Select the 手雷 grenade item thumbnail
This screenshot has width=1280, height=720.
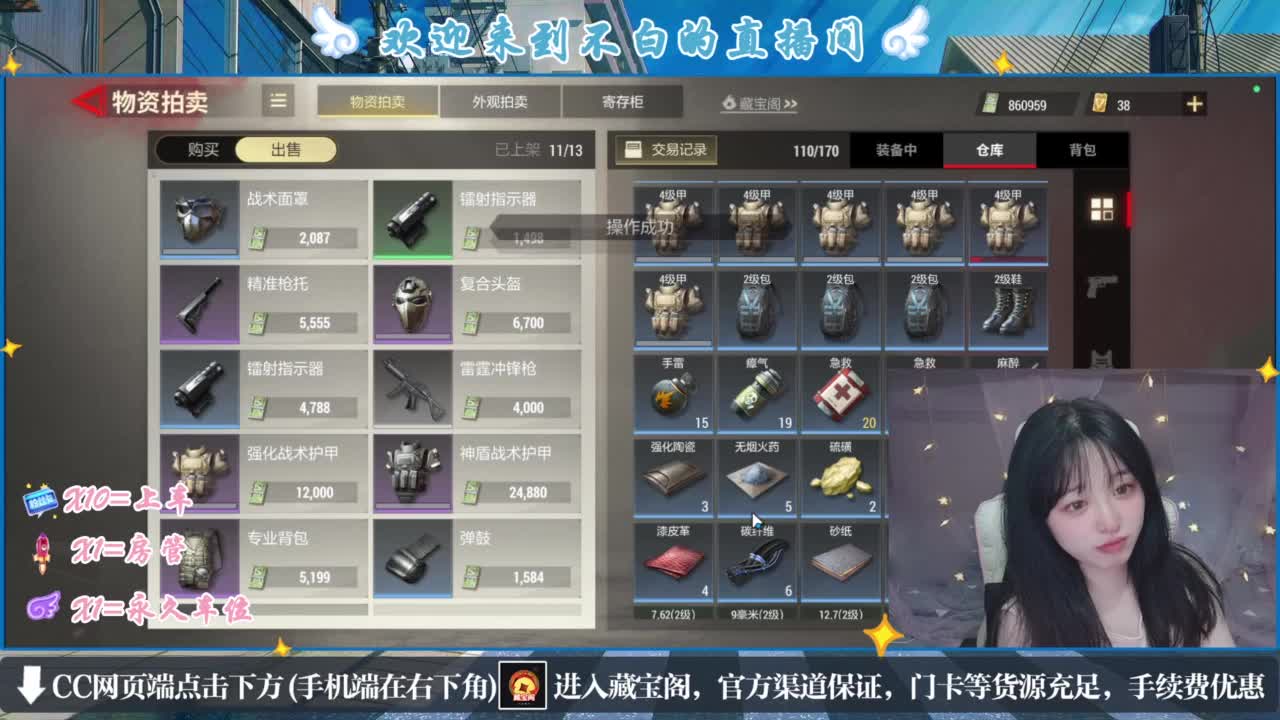(670, 392)
